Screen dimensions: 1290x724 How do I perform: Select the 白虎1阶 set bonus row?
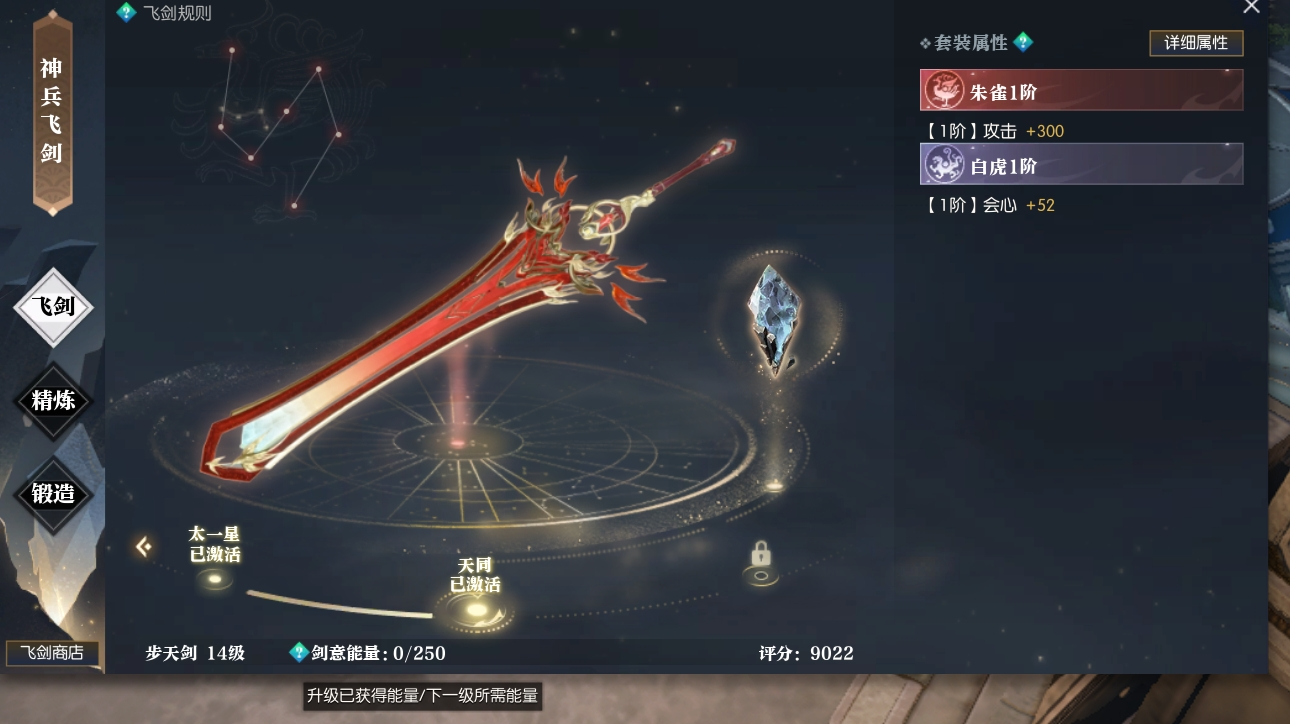tap(1081, 164)
